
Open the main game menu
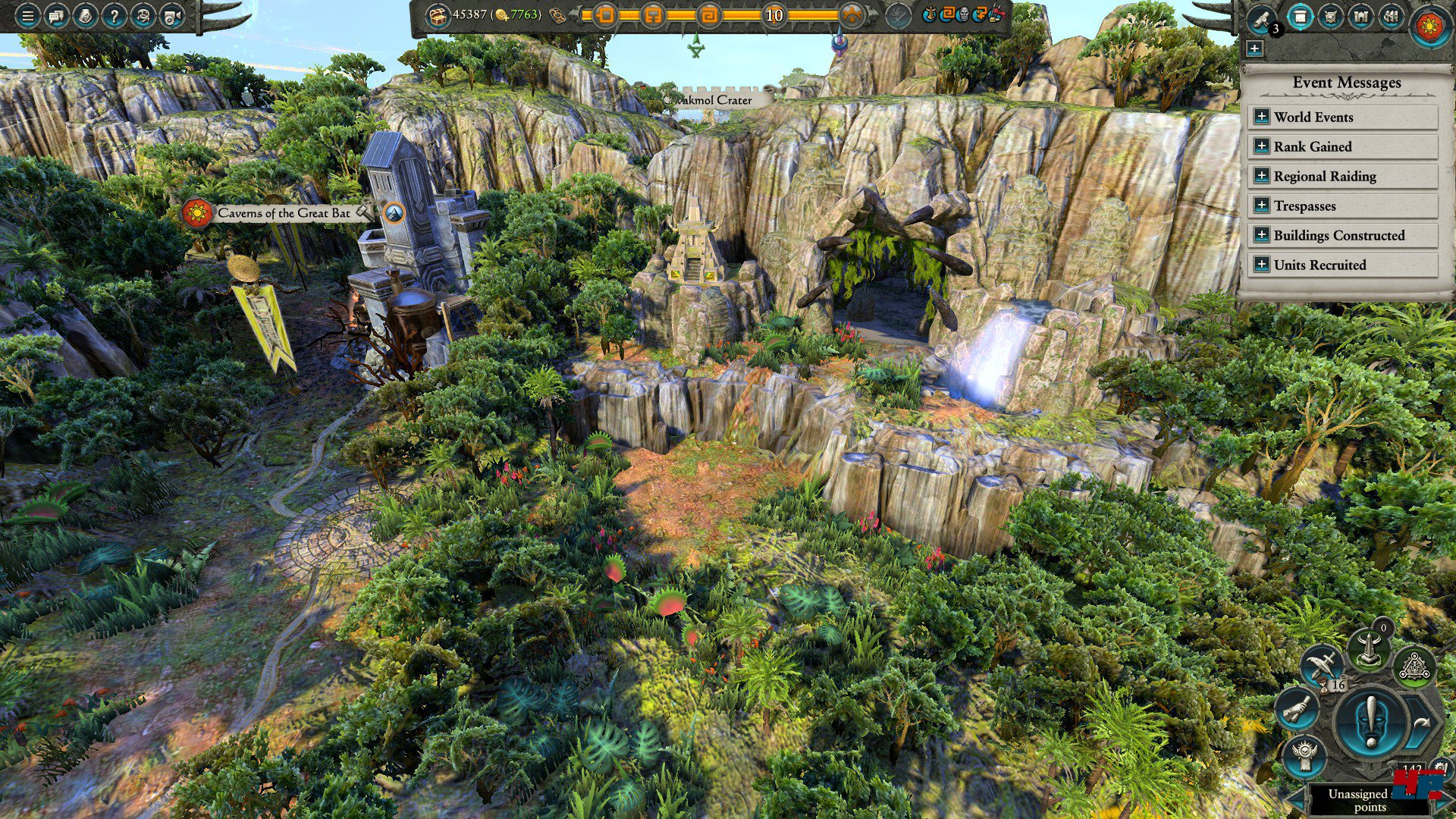click(x=27, y=14)
